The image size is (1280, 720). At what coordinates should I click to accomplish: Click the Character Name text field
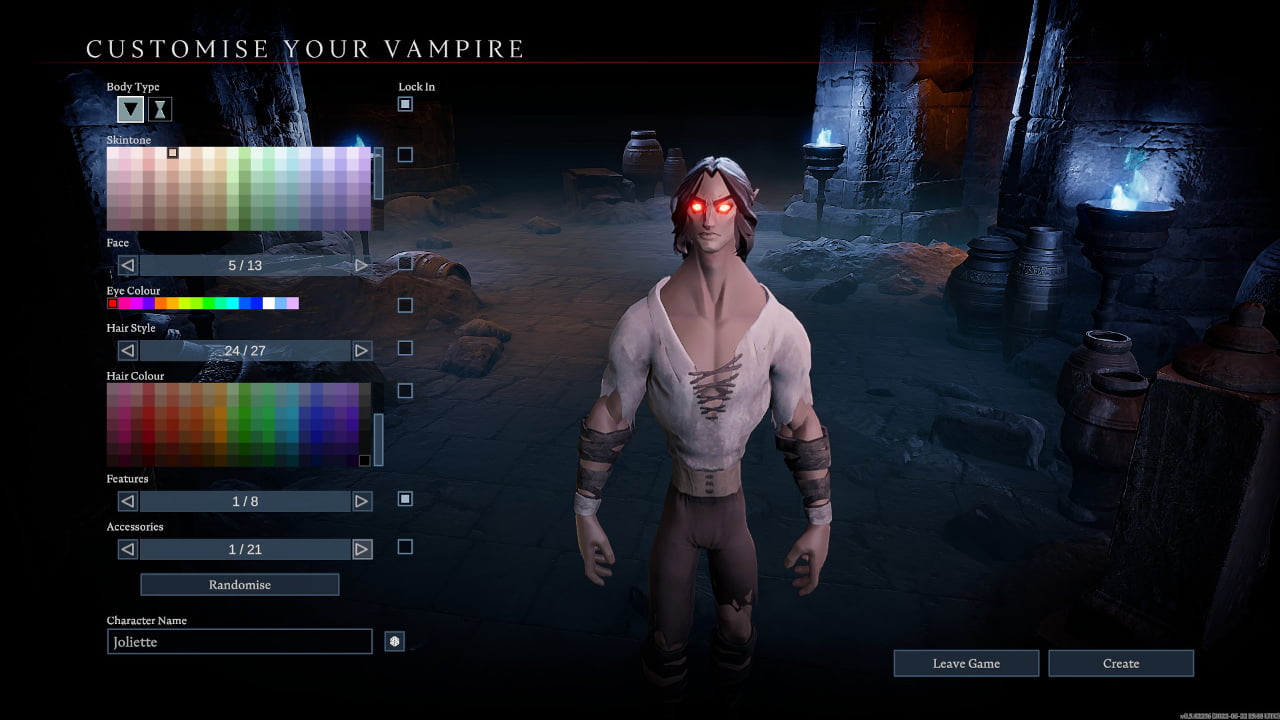tap(239, 642)
